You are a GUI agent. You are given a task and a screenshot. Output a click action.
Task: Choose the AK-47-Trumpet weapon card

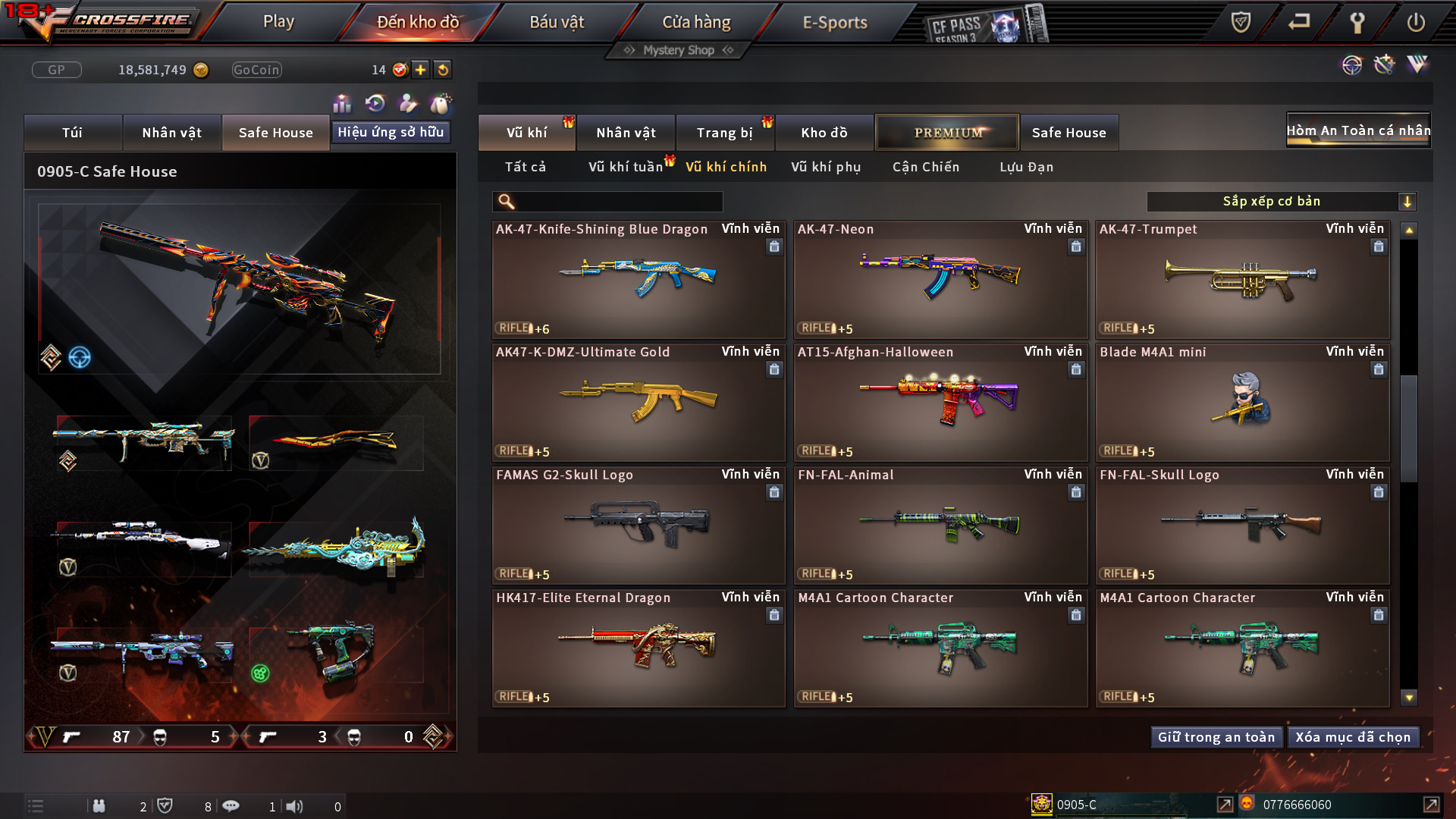1242,279
